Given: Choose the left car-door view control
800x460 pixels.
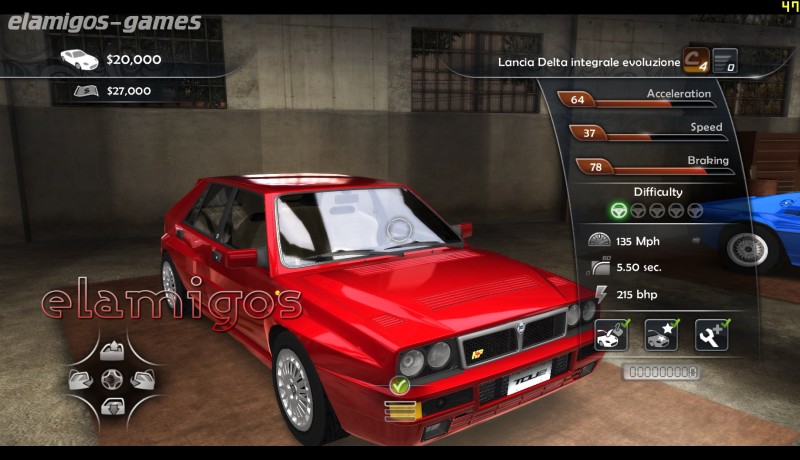Looking at the screenshot, I should pyautogui.click(x=82, y=379).
